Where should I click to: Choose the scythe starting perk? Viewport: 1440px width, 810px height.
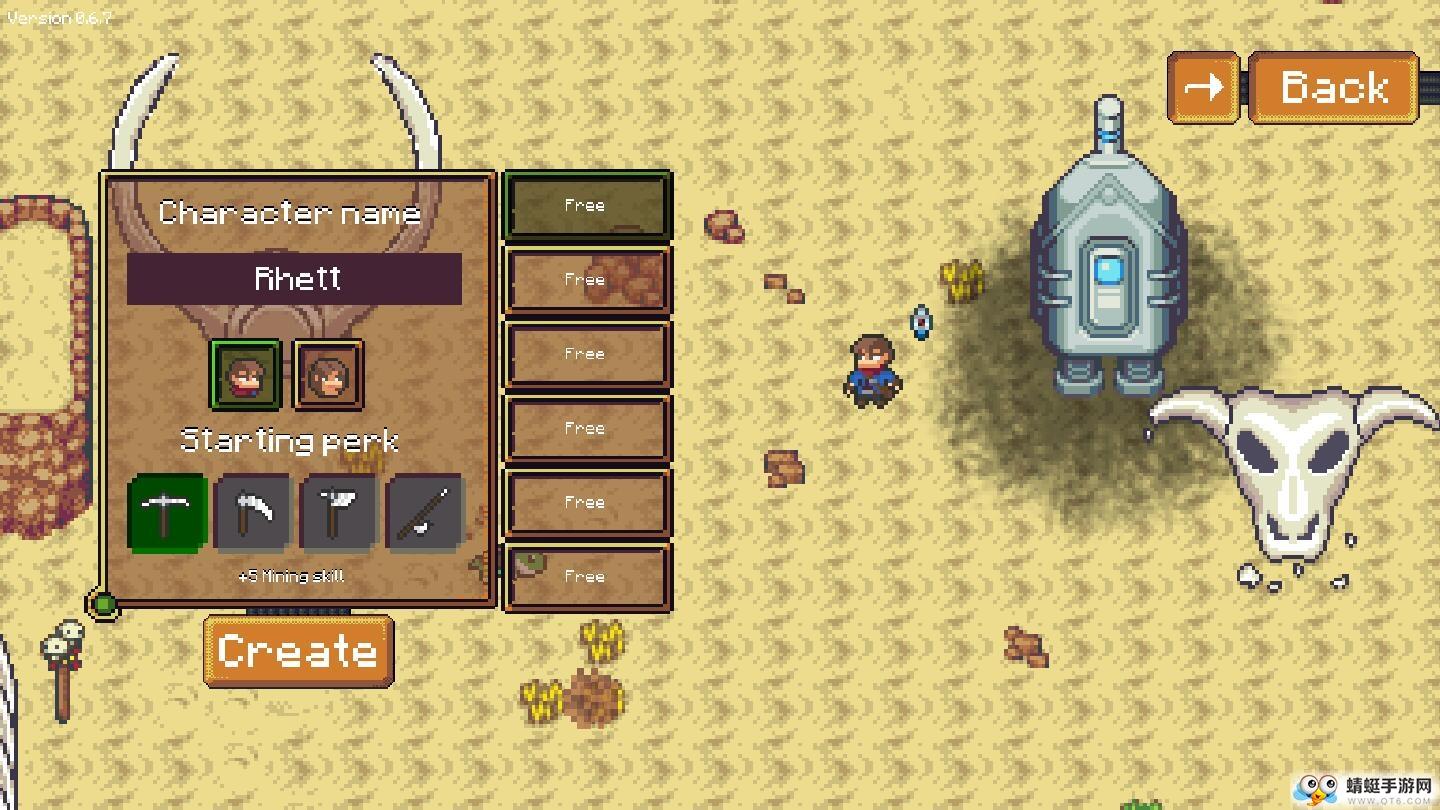(253, 513)
